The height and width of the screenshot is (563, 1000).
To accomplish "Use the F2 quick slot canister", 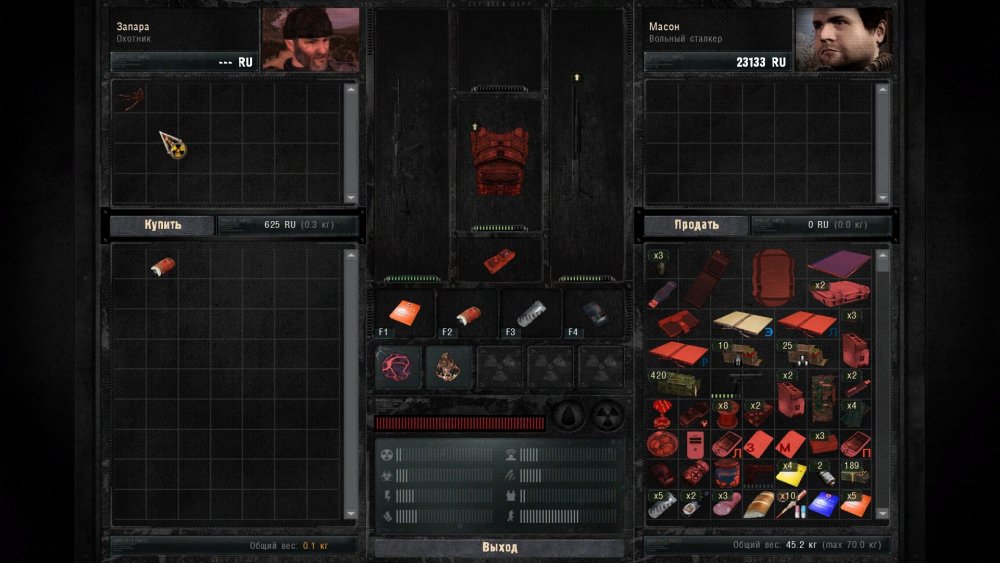I will [x=467, y=314].
